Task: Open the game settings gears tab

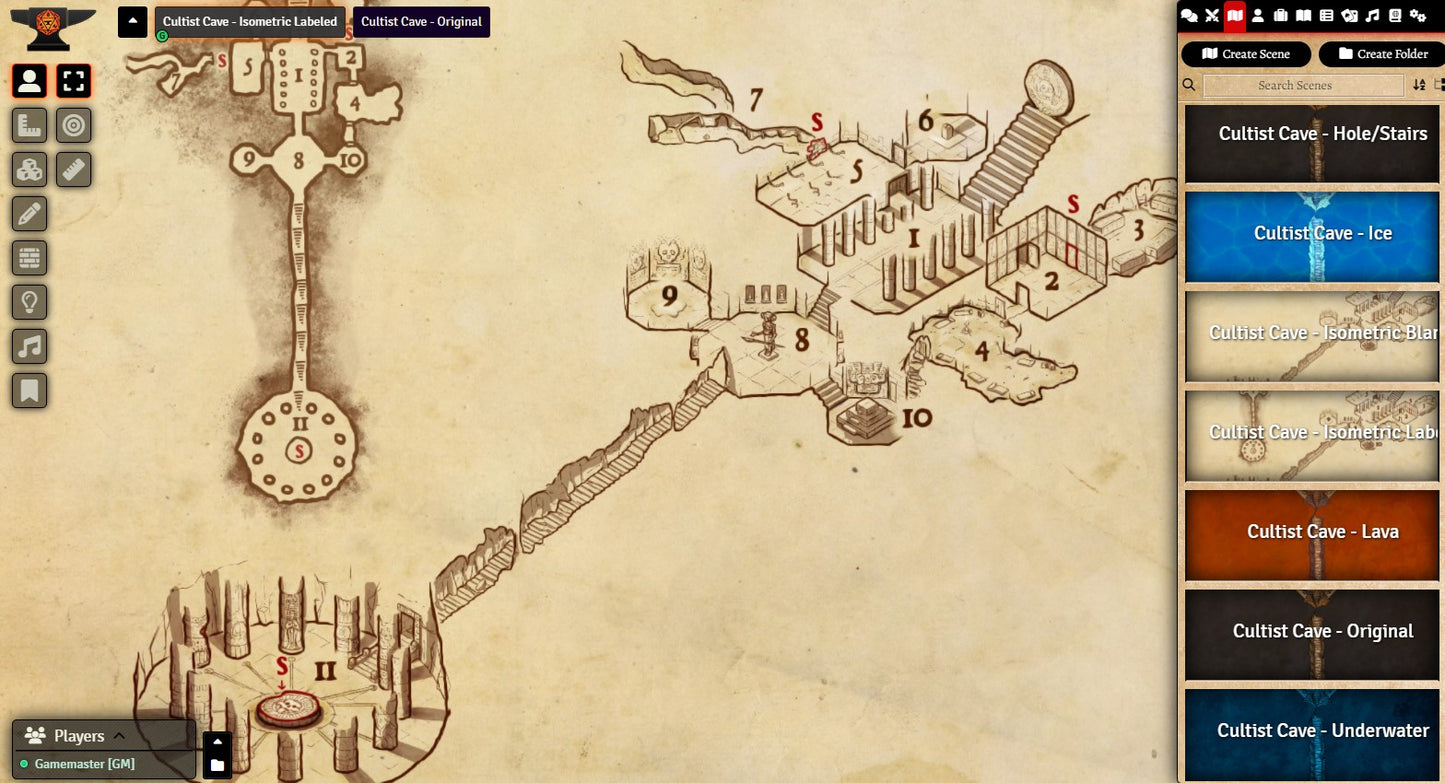Action: click(x=1417, y=15)
